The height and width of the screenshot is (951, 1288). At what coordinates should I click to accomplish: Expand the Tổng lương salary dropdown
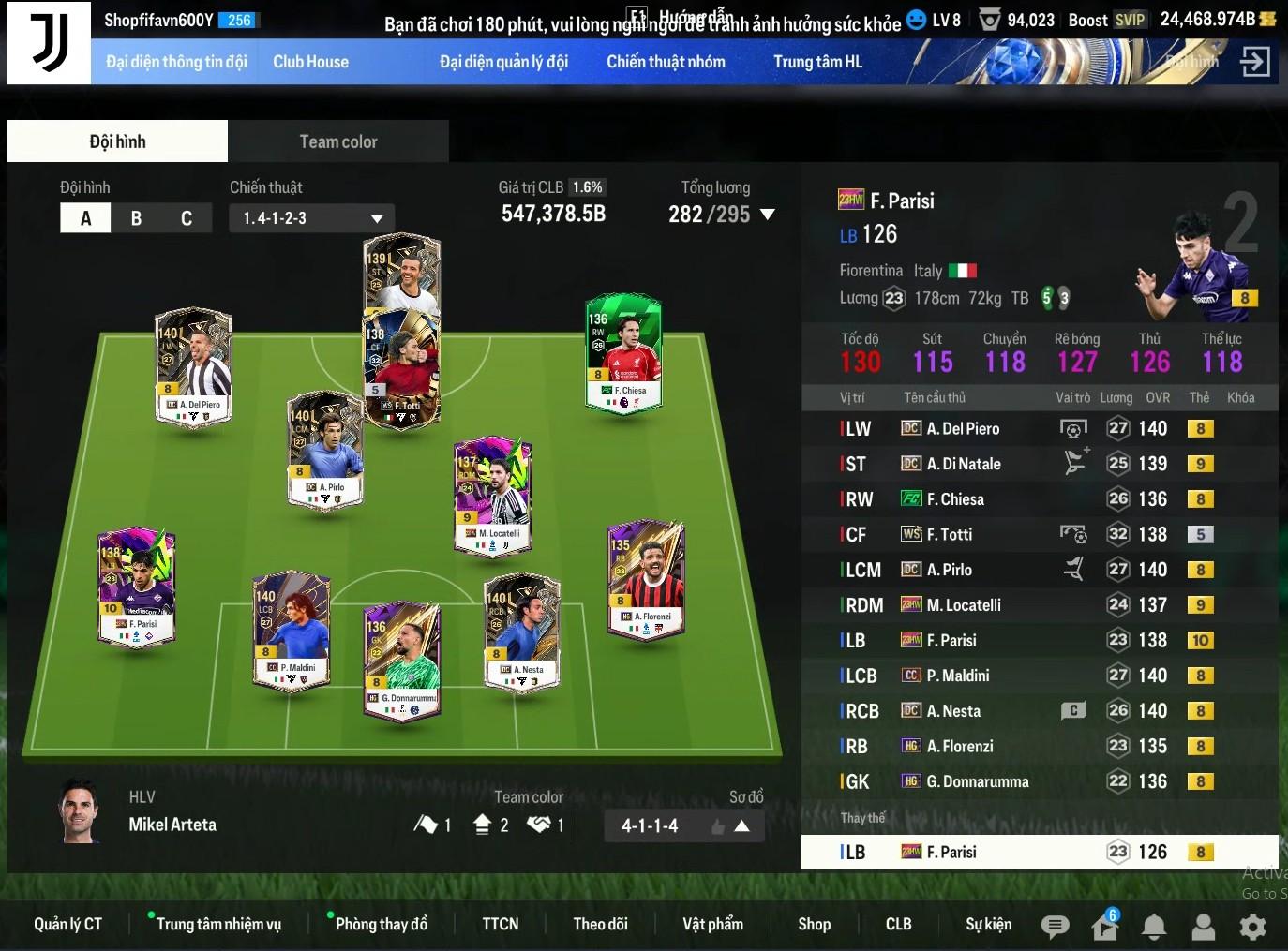768,215
